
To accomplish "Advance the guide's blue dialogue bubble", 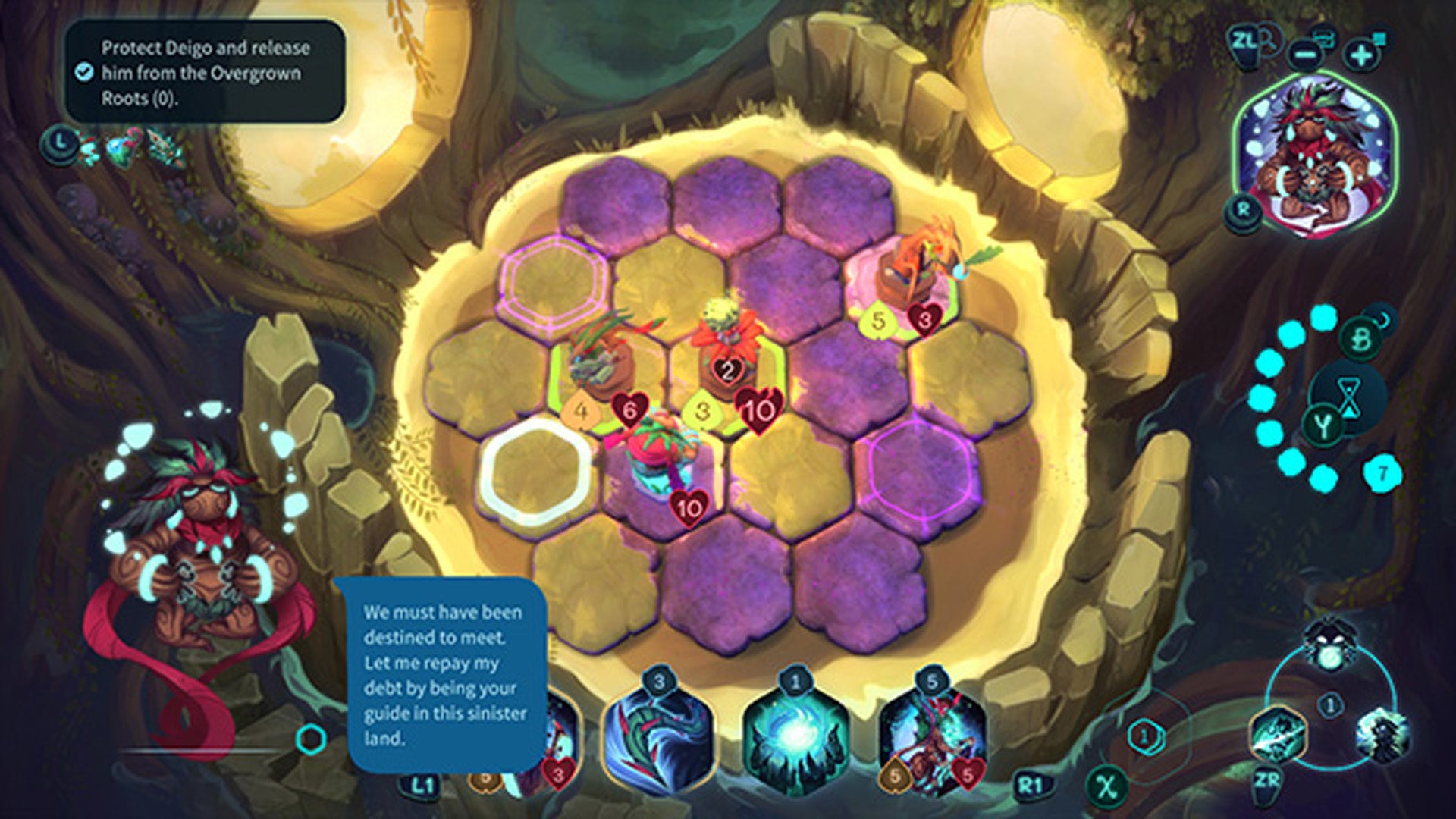I will pos(445,675).
